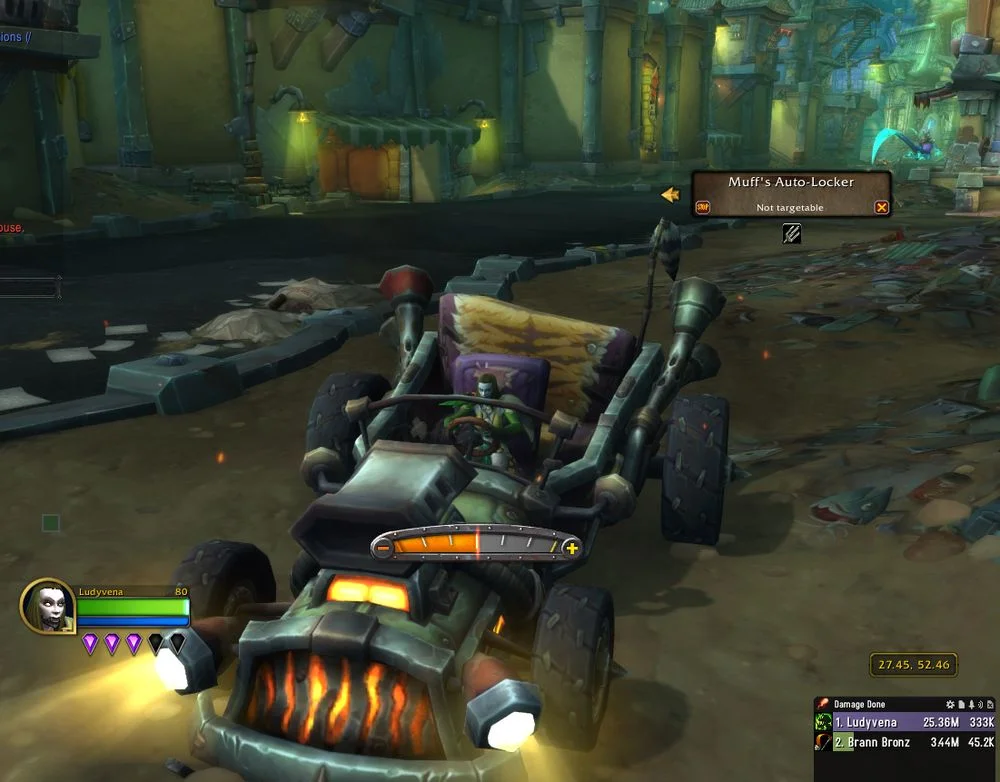Click the orange speed gauge bar
This screenshot has width=1000, height=782.
coord(476,546)
